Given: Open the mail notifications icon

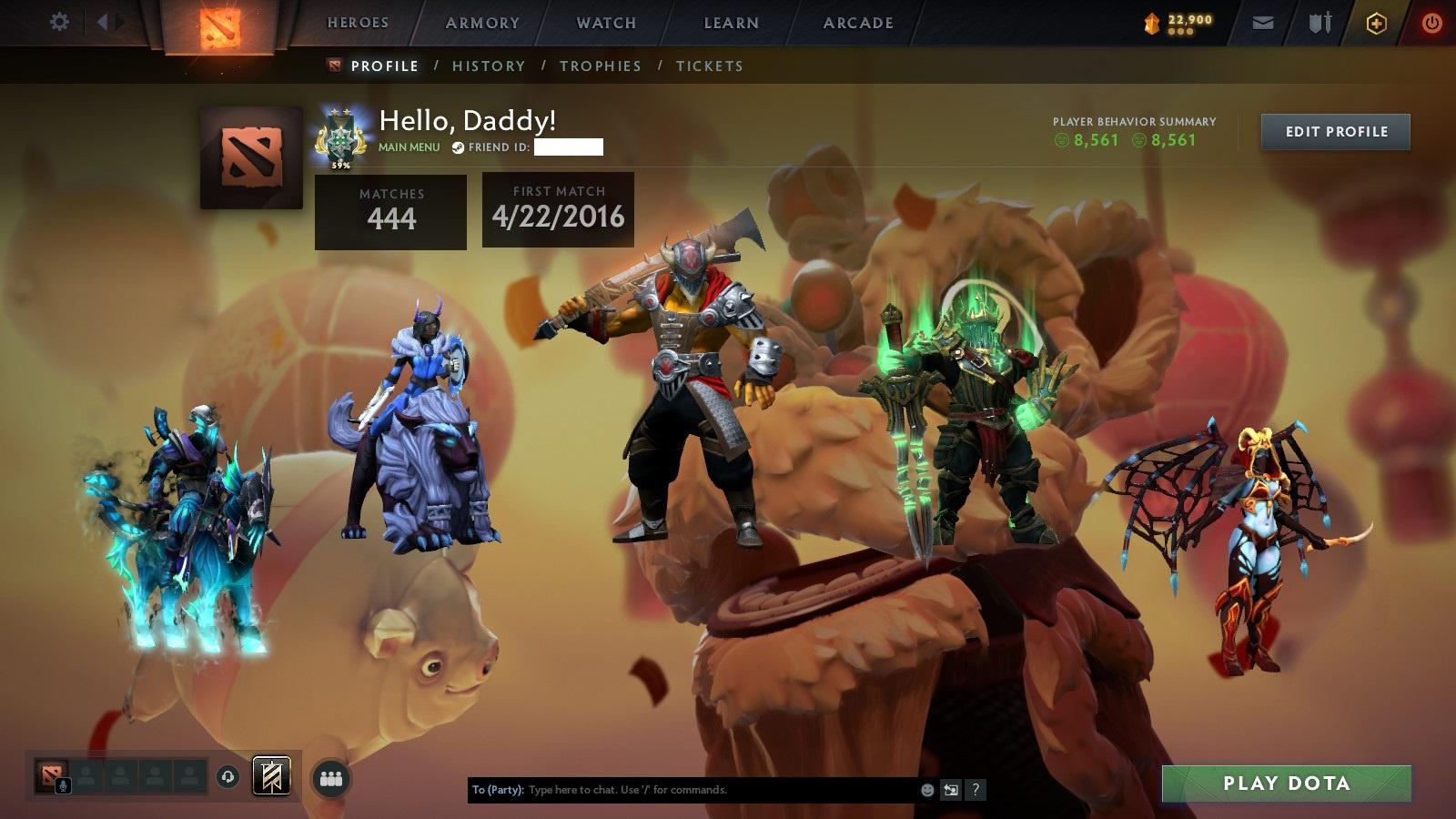Looking at the screenshot, I should 1263,23.
